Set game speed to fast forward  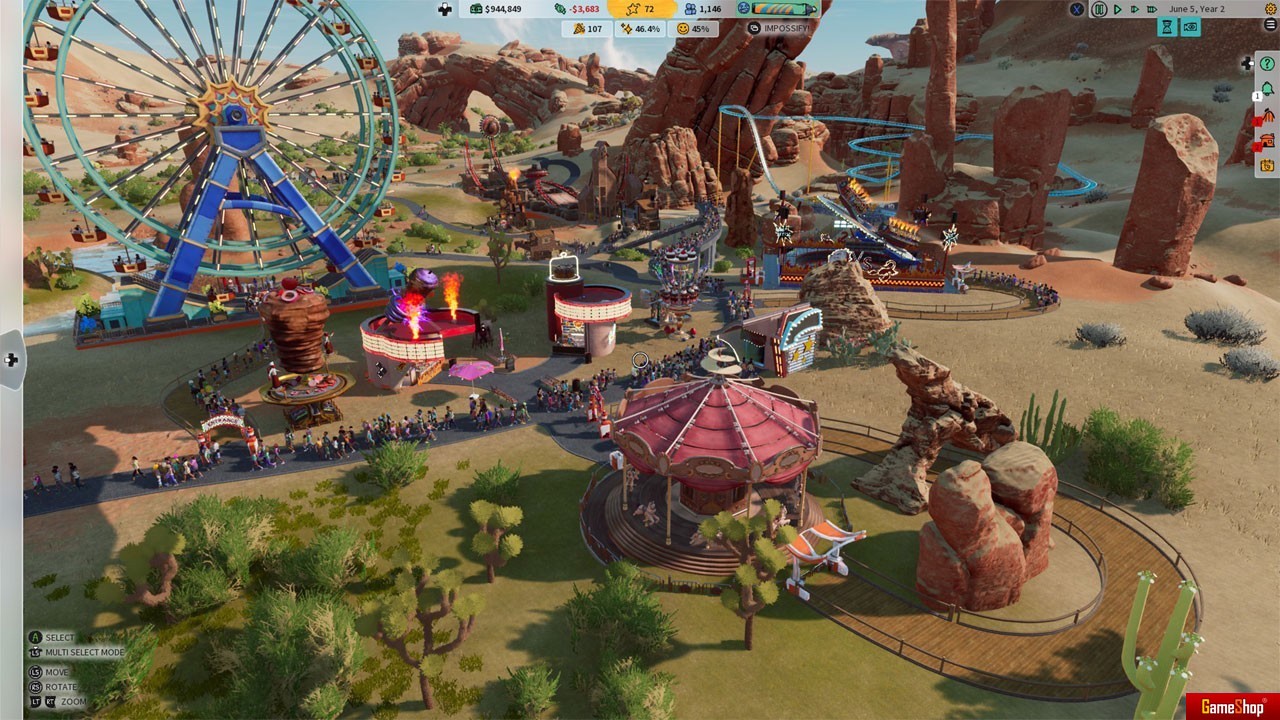(1135, 9)
